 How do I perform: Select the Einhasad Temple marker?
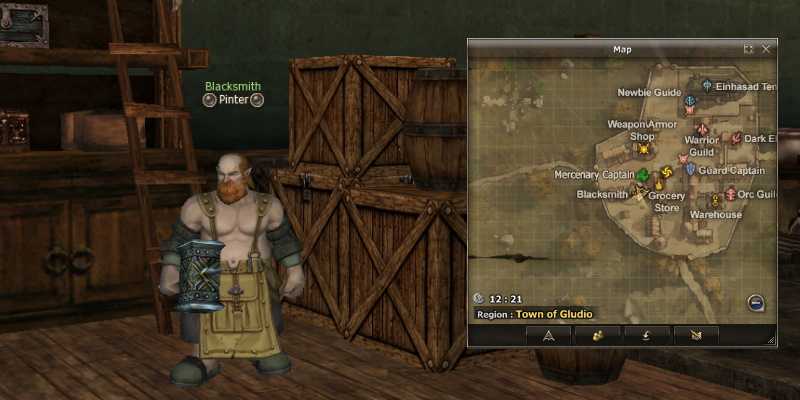click(x=707, y=87)
